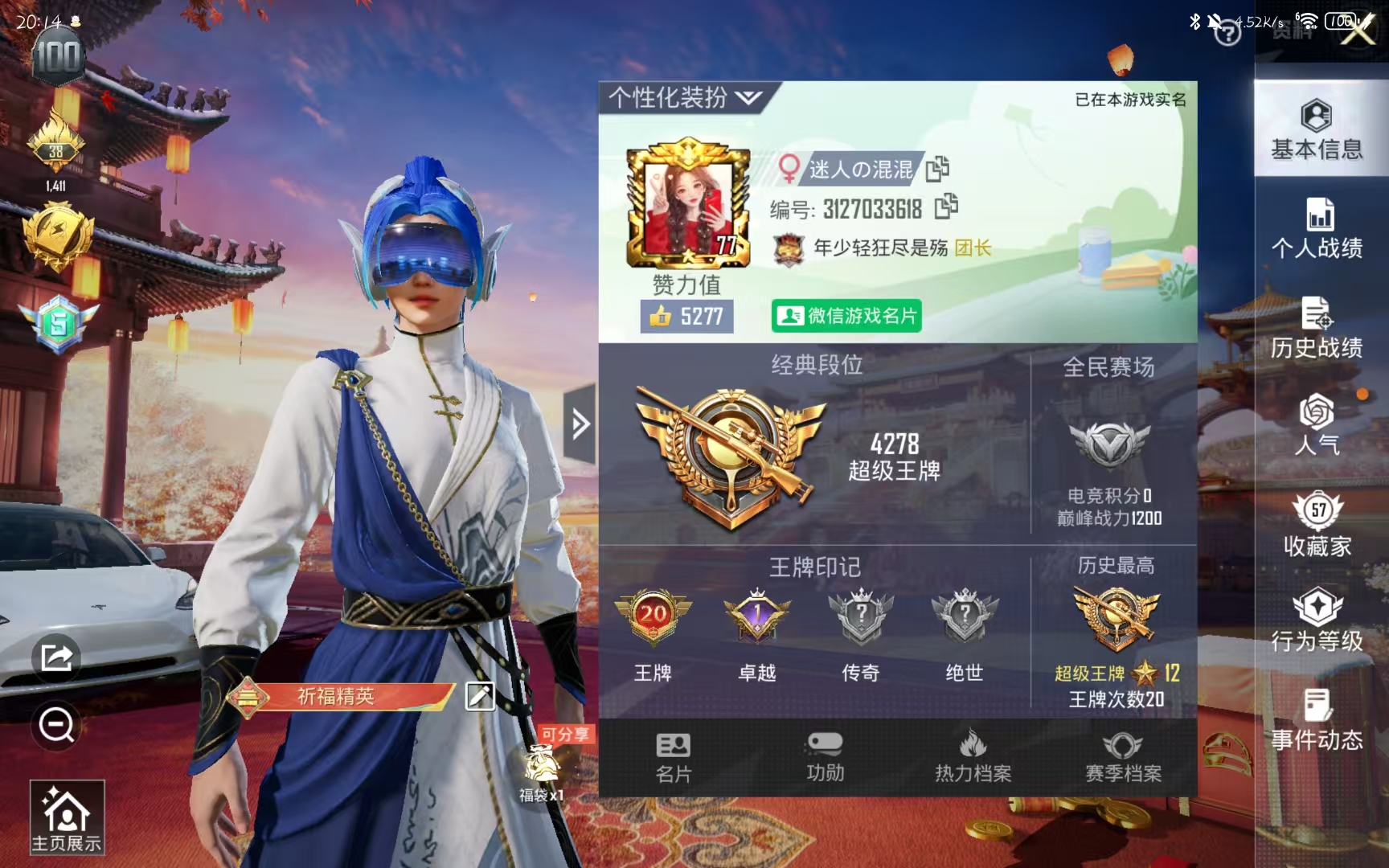Screen dimensions: 1389x868
Task: Check the 行为等级 behavior rating icon
Action: tap(1318, 623)
